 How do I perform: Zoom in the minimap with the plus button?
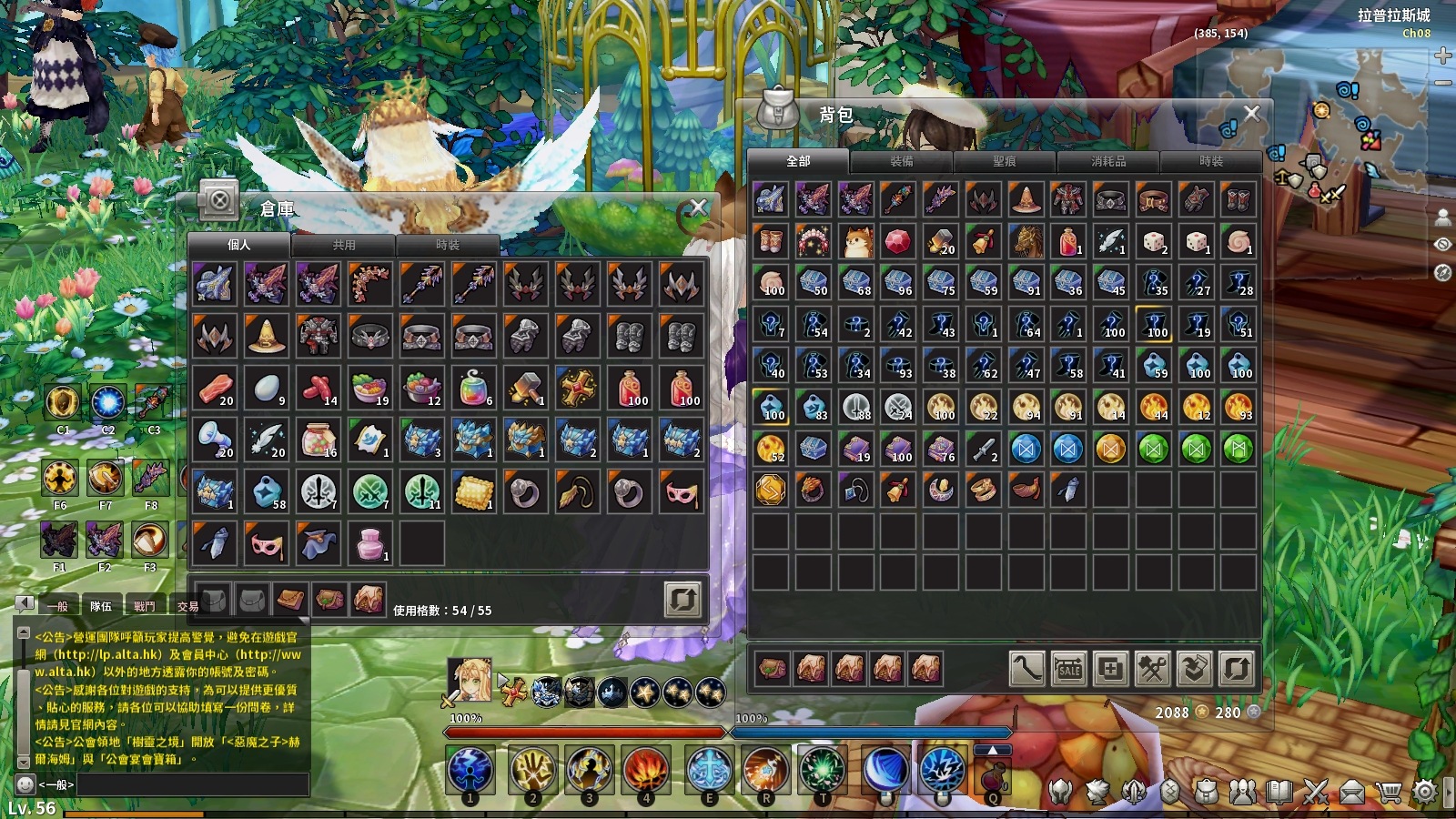pos(1442,56)
